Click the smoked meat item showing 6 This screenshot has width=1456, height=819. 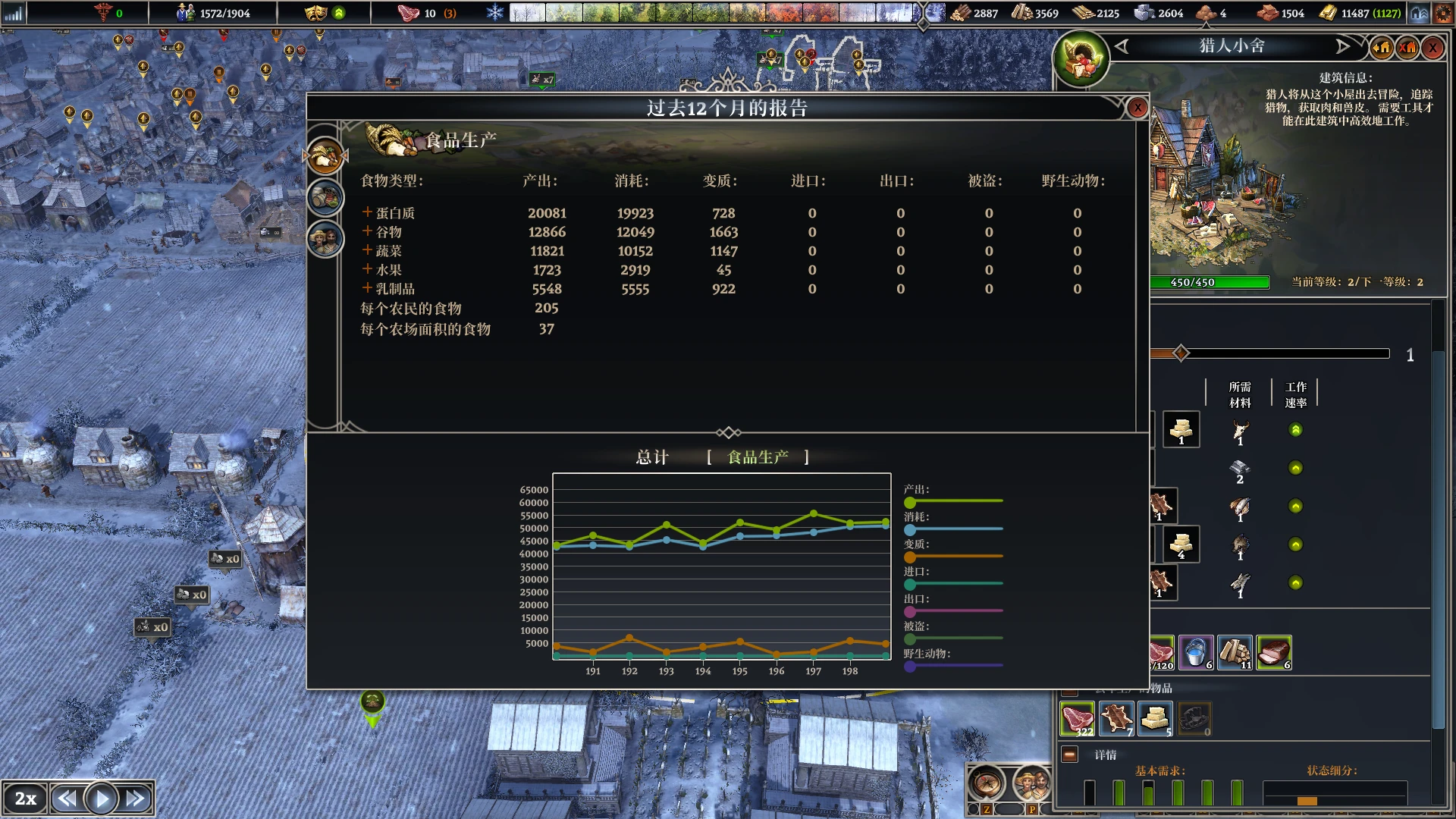click(1276, 652)
